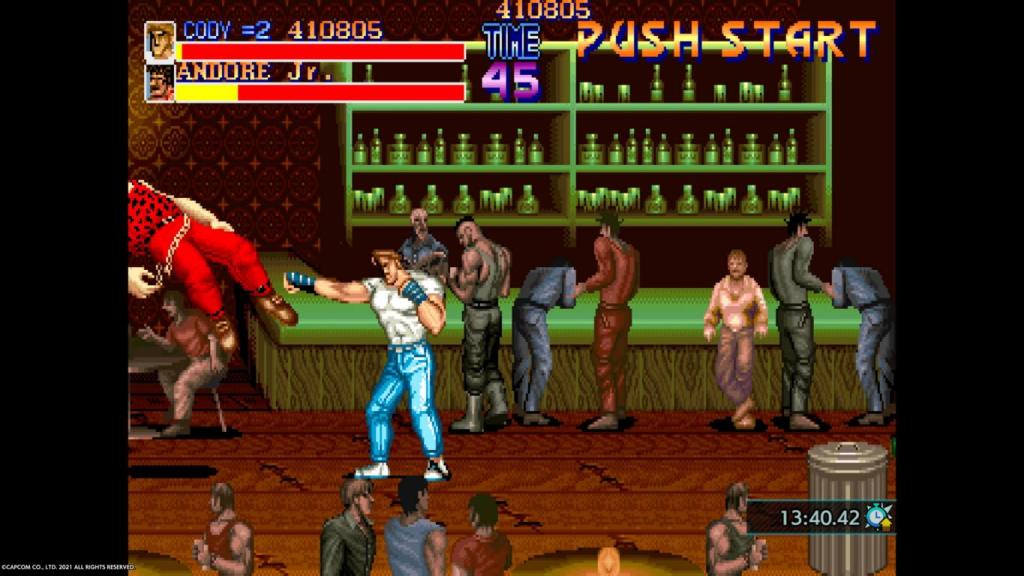The height and width of the screenshot is (576, 1024).
Task: Activate the PUSH START player two prompt
Action: pos(726,40)
